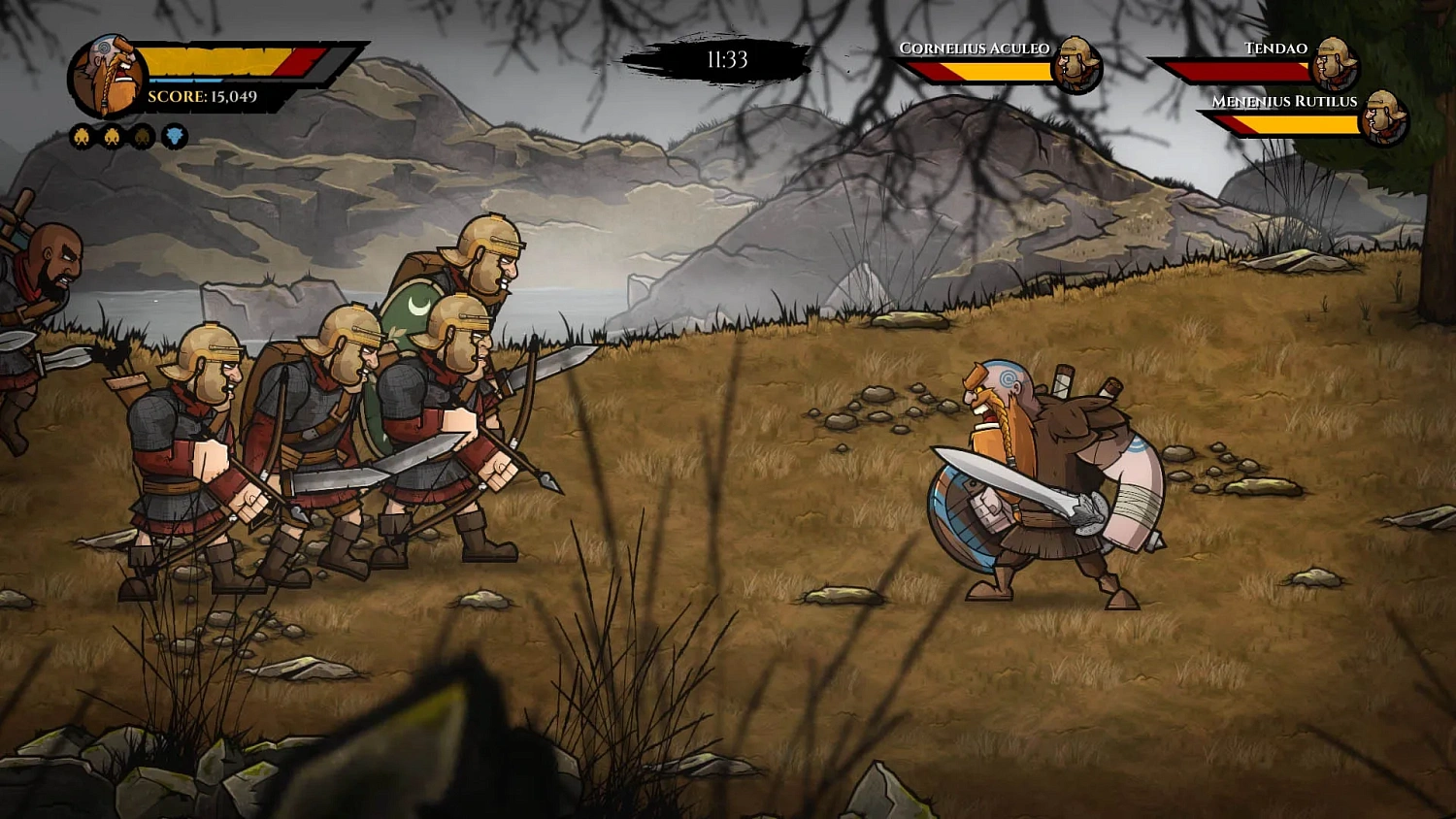Image resolution: width=1456 pixels, height=819 pixels.
Task: Select Tendao's portrait icon
Action: point(1333,62)
